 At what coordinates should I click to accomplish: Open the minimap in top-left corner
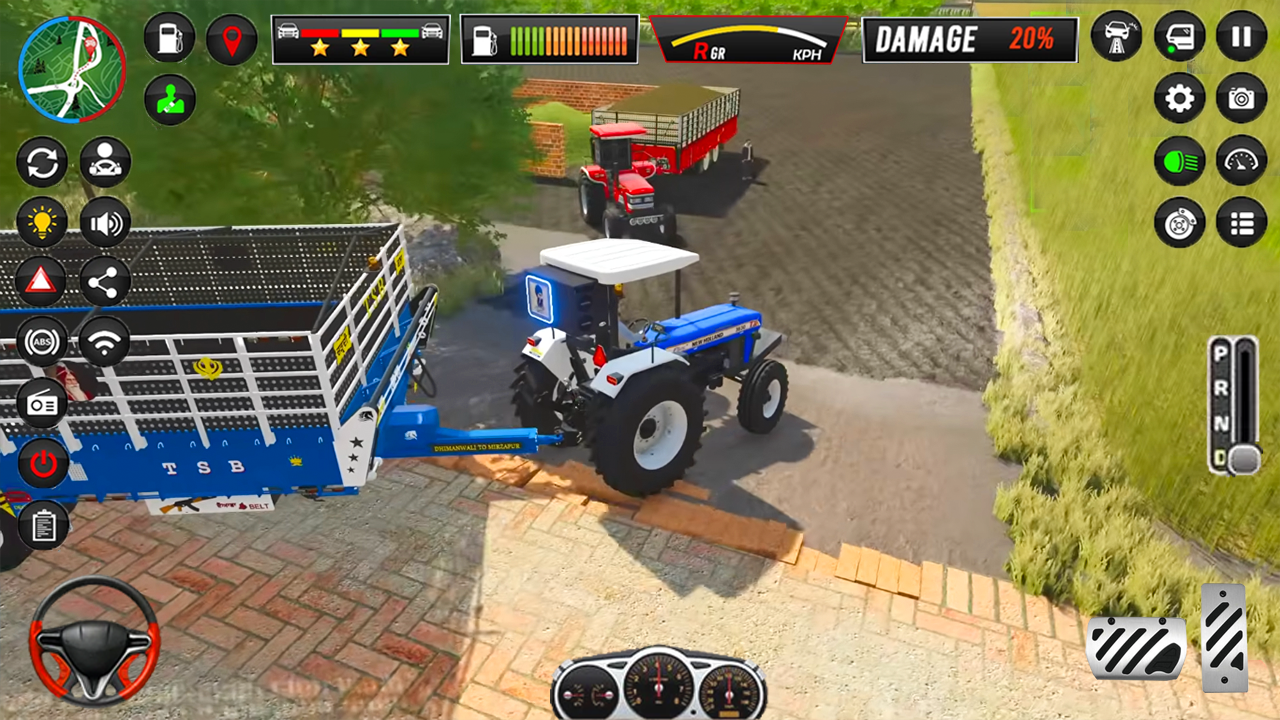pyautogui.click(x=70, y=70)
